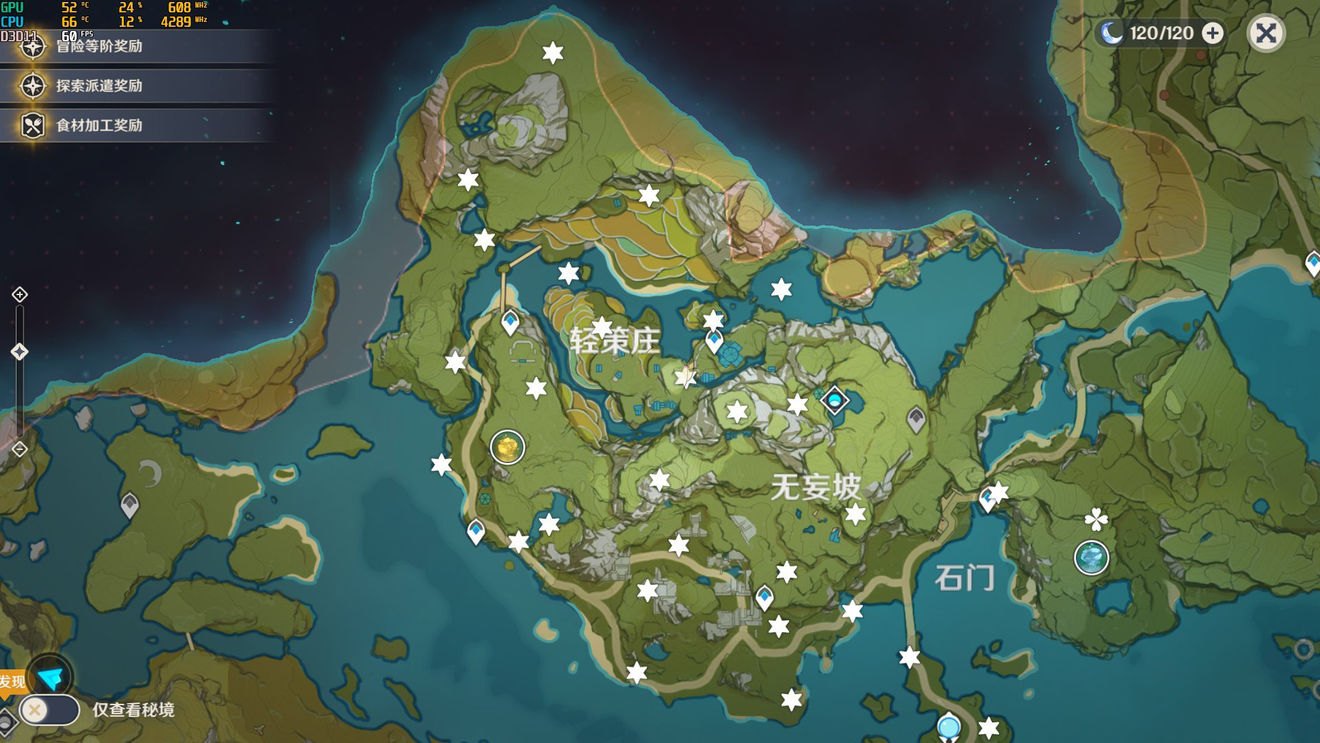
Task: Select the locked grey waypoint on the western island
Action: [x=129, y=504]
